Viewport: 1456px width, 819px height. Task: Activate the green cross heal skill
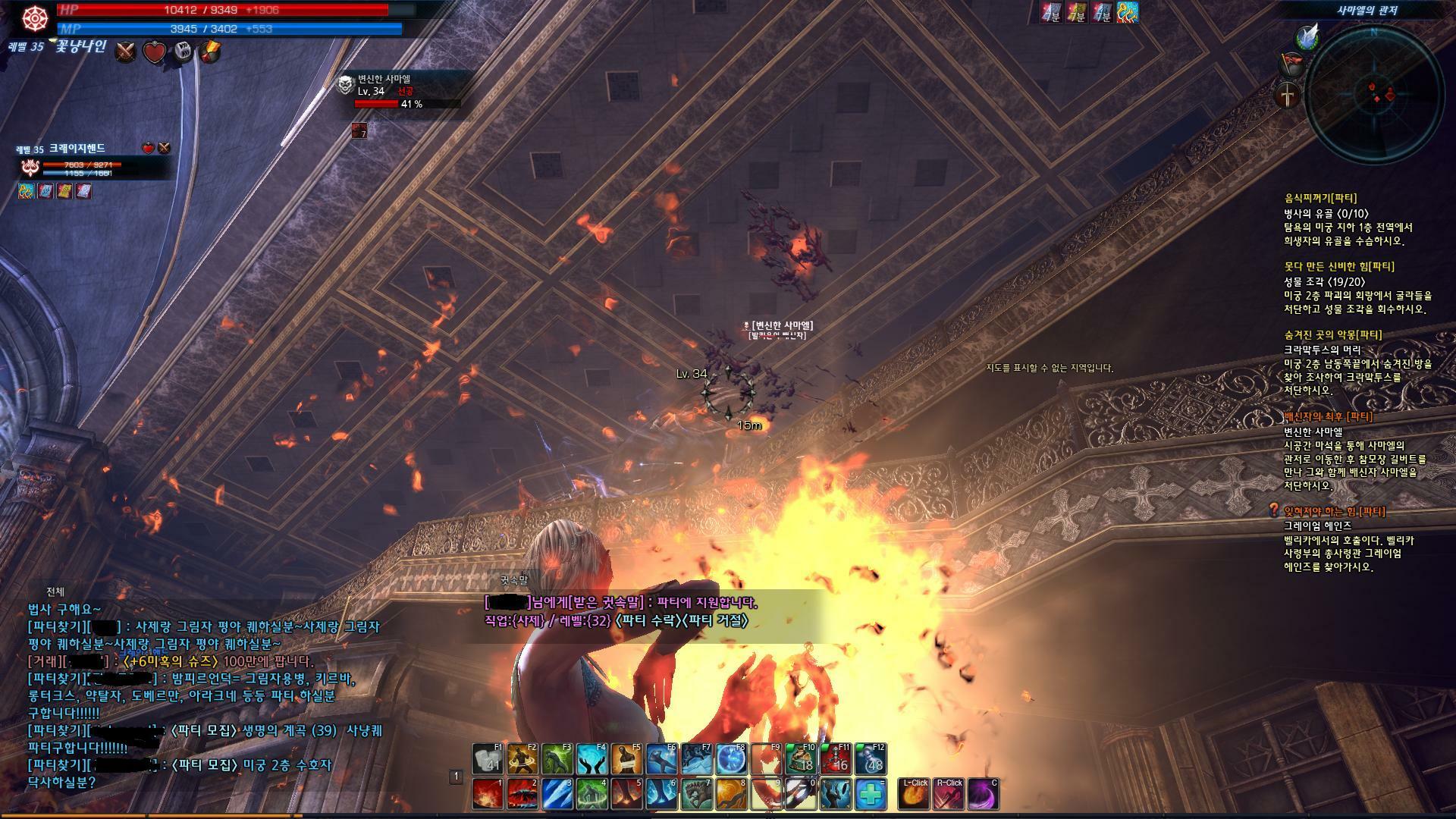tap(871, 794)
